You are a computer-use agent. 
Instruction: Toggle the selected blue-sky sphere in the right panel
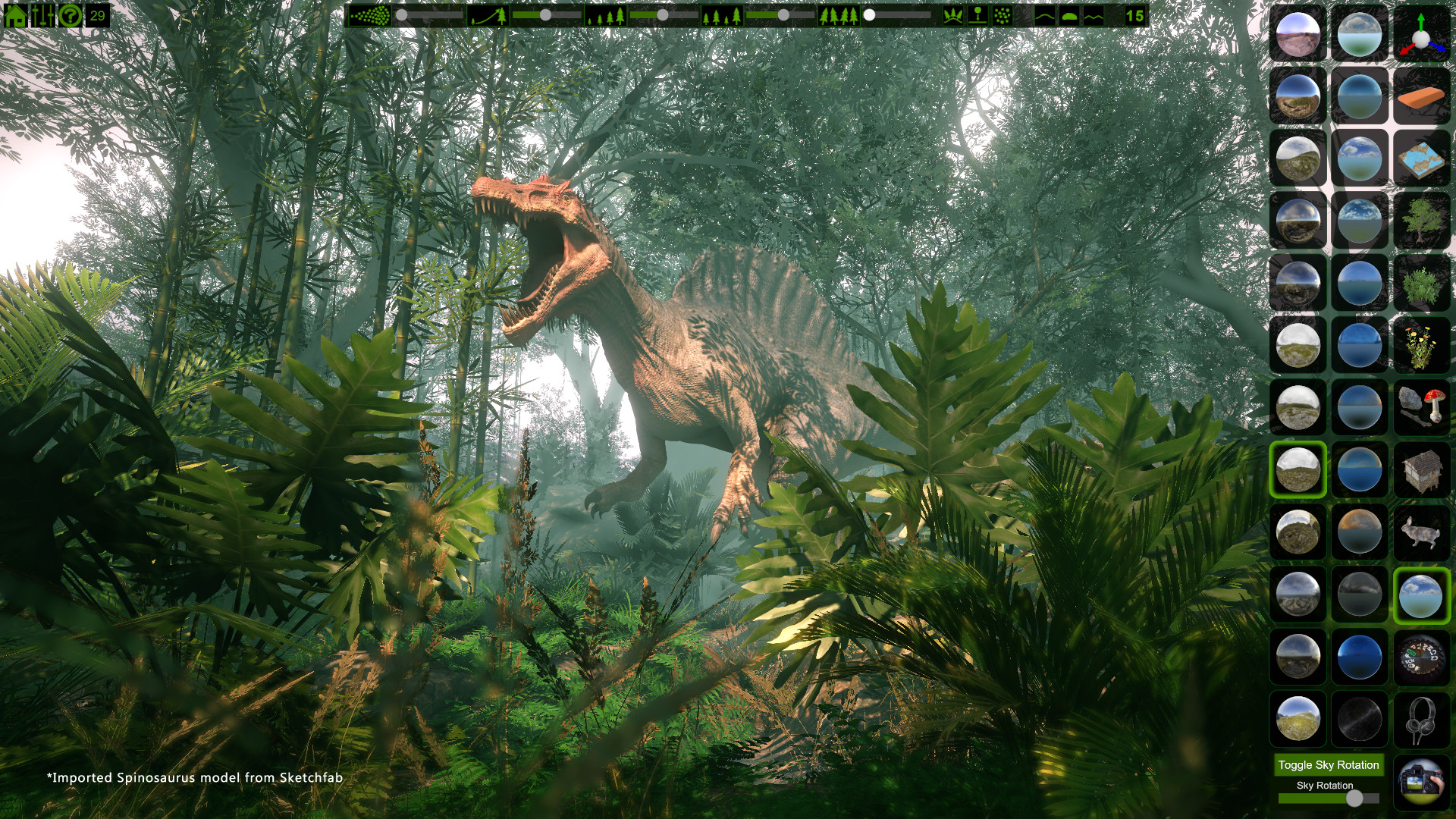[1423, 595]
